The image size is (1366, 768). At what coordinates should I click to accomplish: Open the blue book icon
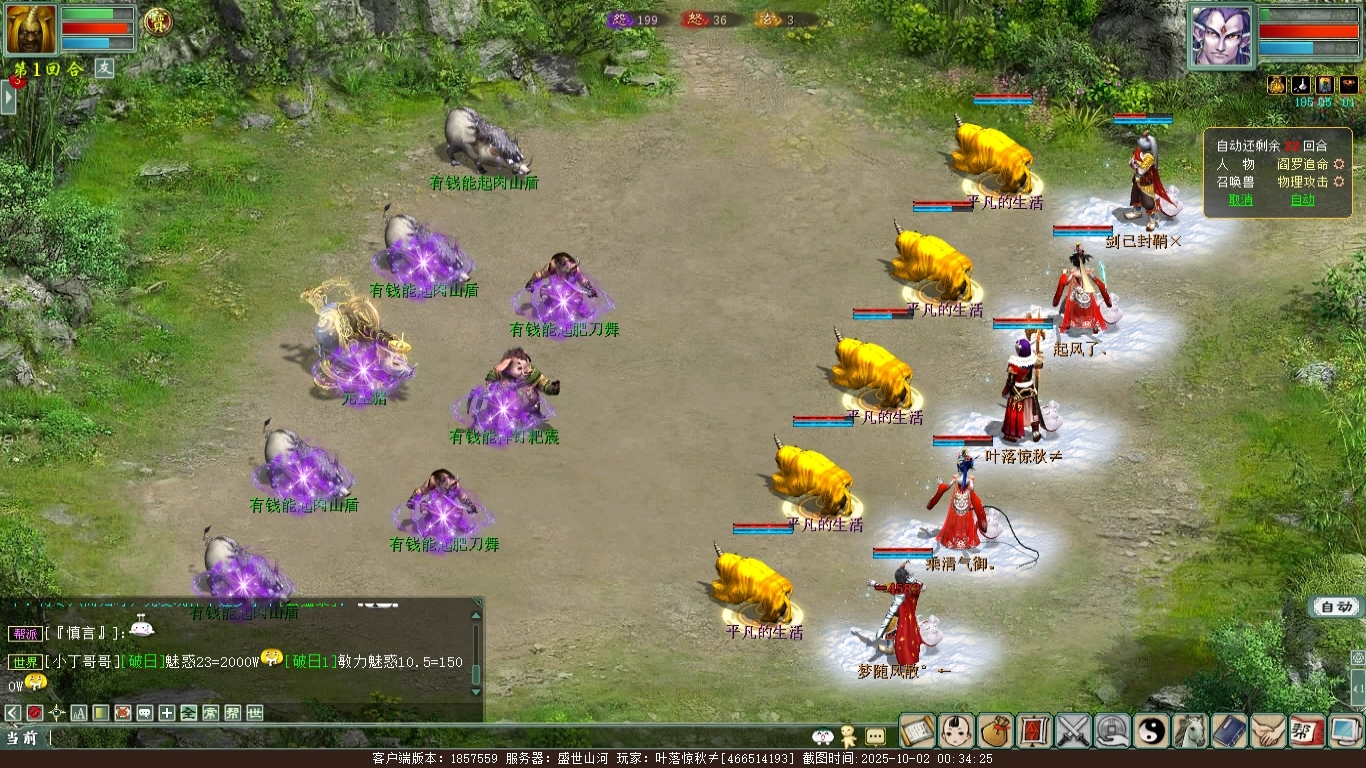1230,731
